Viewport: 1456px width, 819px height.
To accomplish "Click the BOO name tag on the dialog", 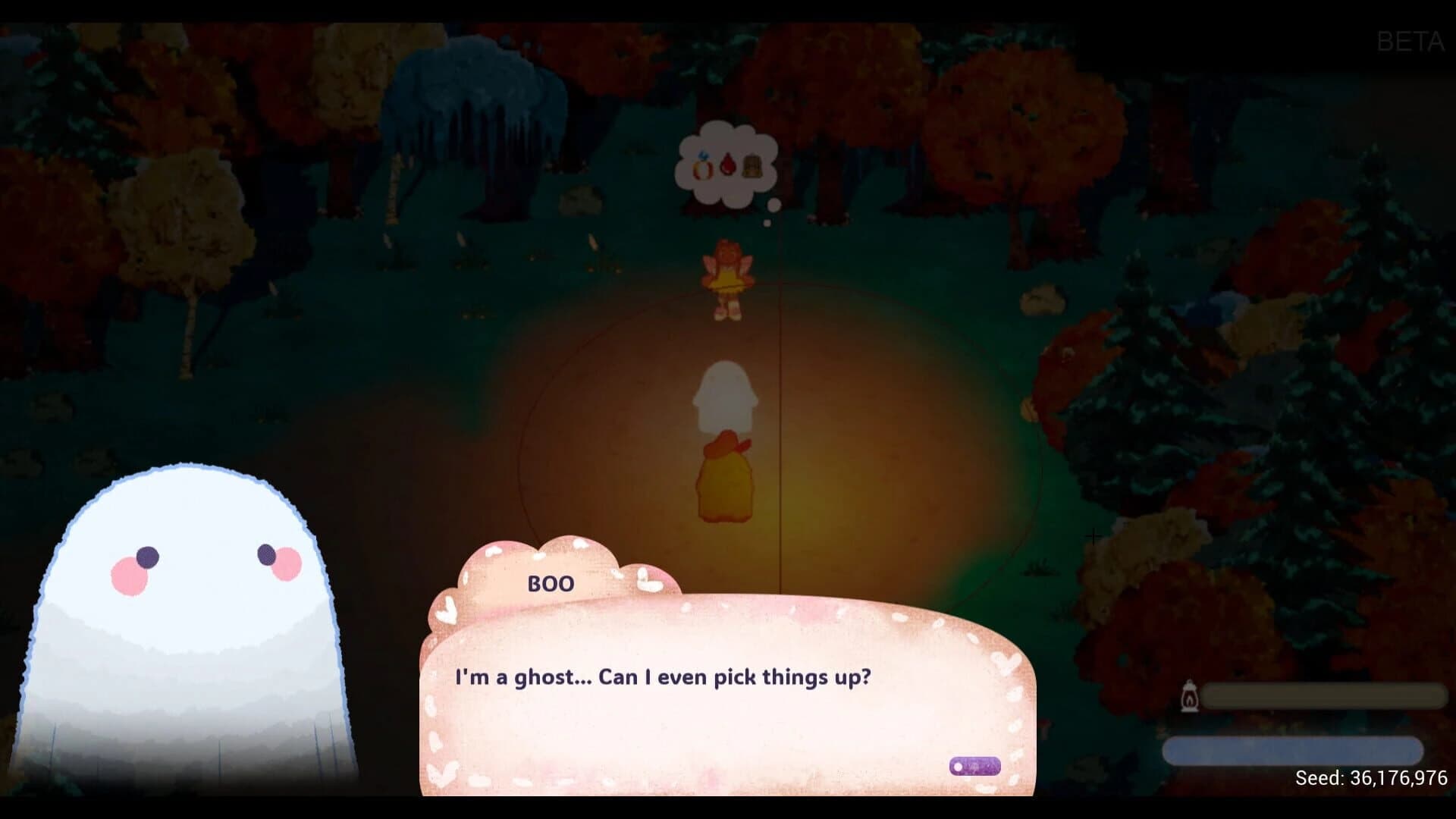I will coord(551,584).
